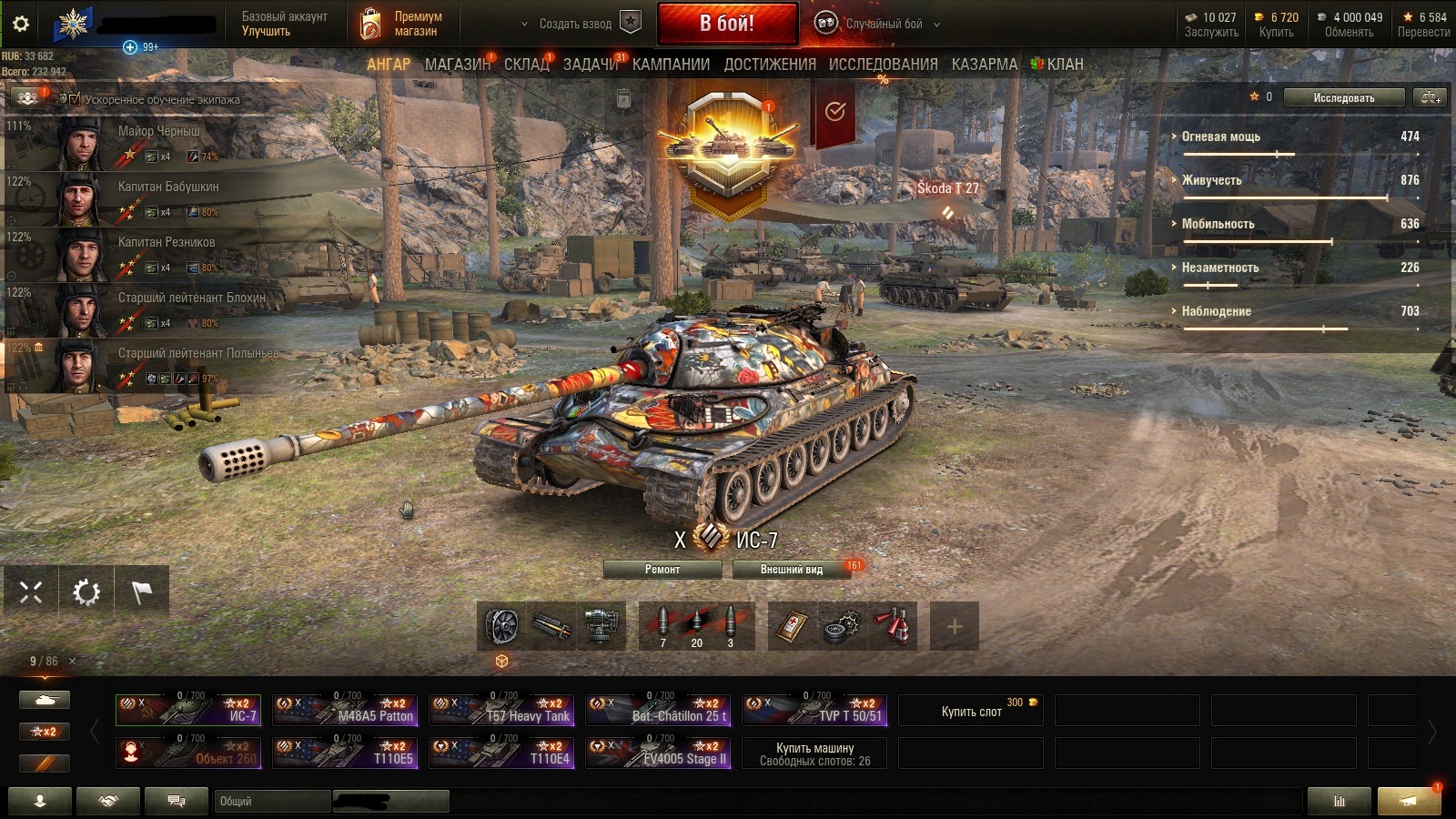Click the Общий chat channel tab
This screenshot has width=1456, height=819.
(273, 801)
